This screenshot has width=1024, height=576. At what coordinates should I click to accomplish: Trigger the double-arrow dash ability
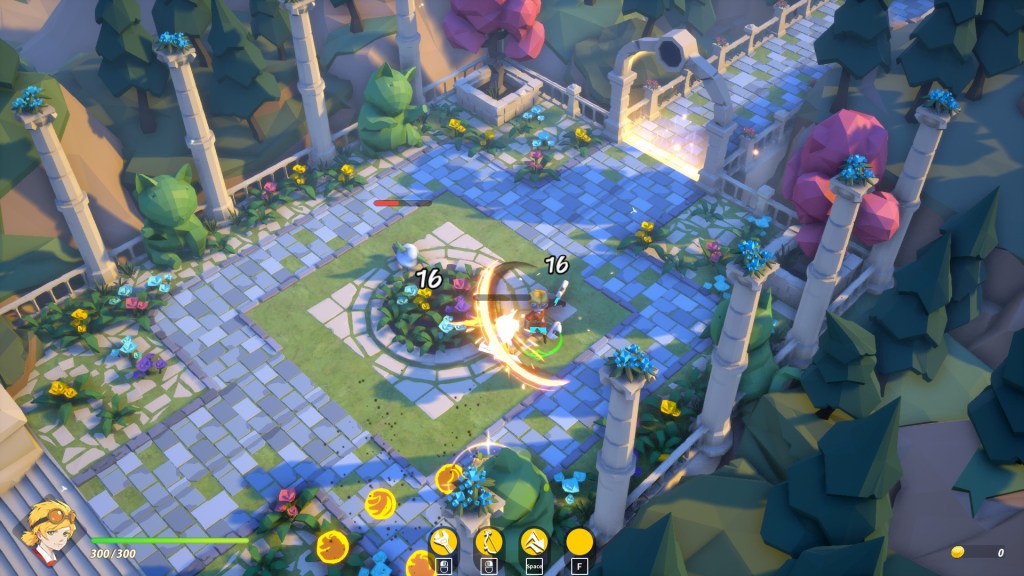click(x=535, y=543)
